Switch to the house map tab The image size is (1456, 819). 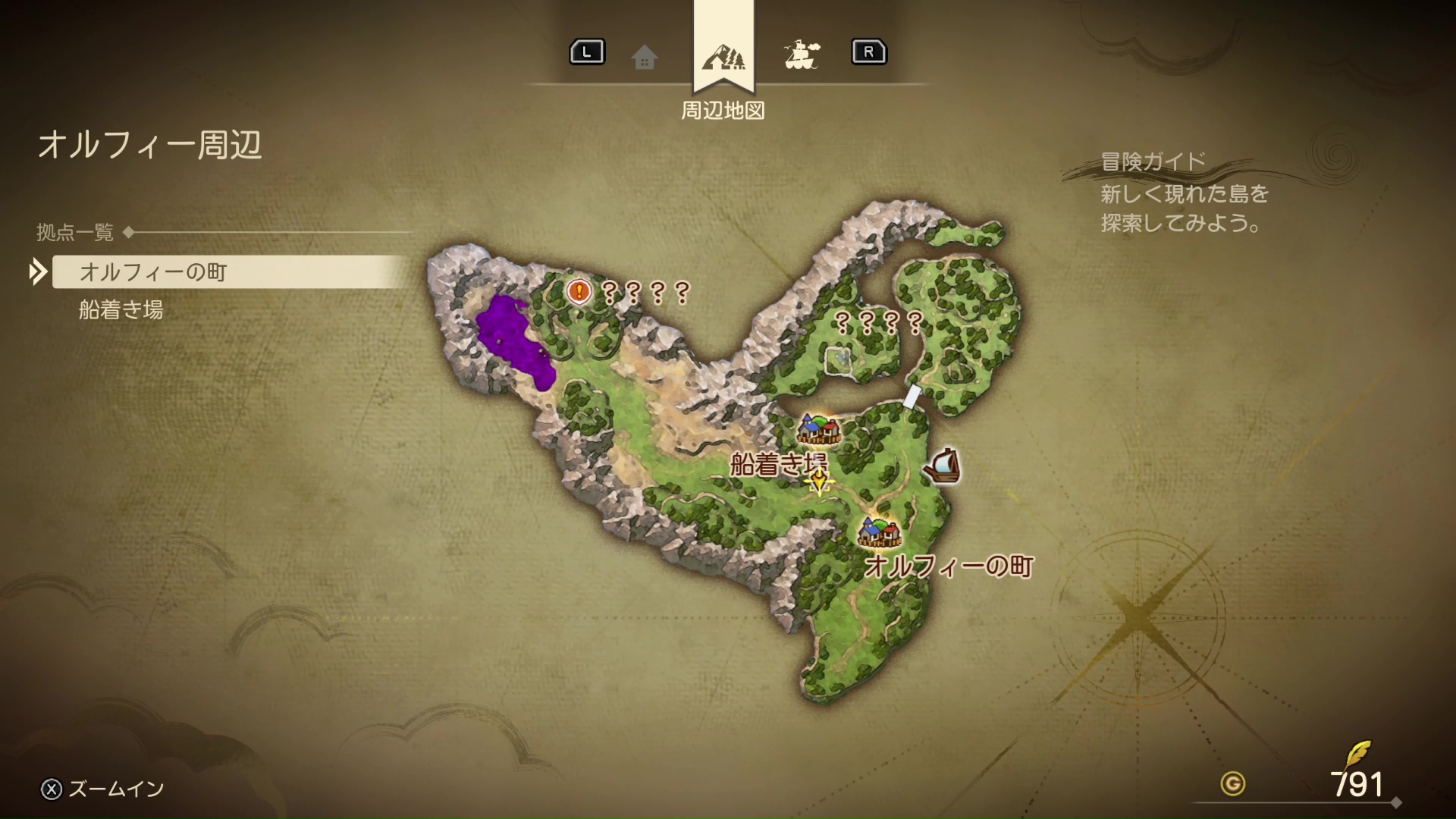(x=644, y=56)
